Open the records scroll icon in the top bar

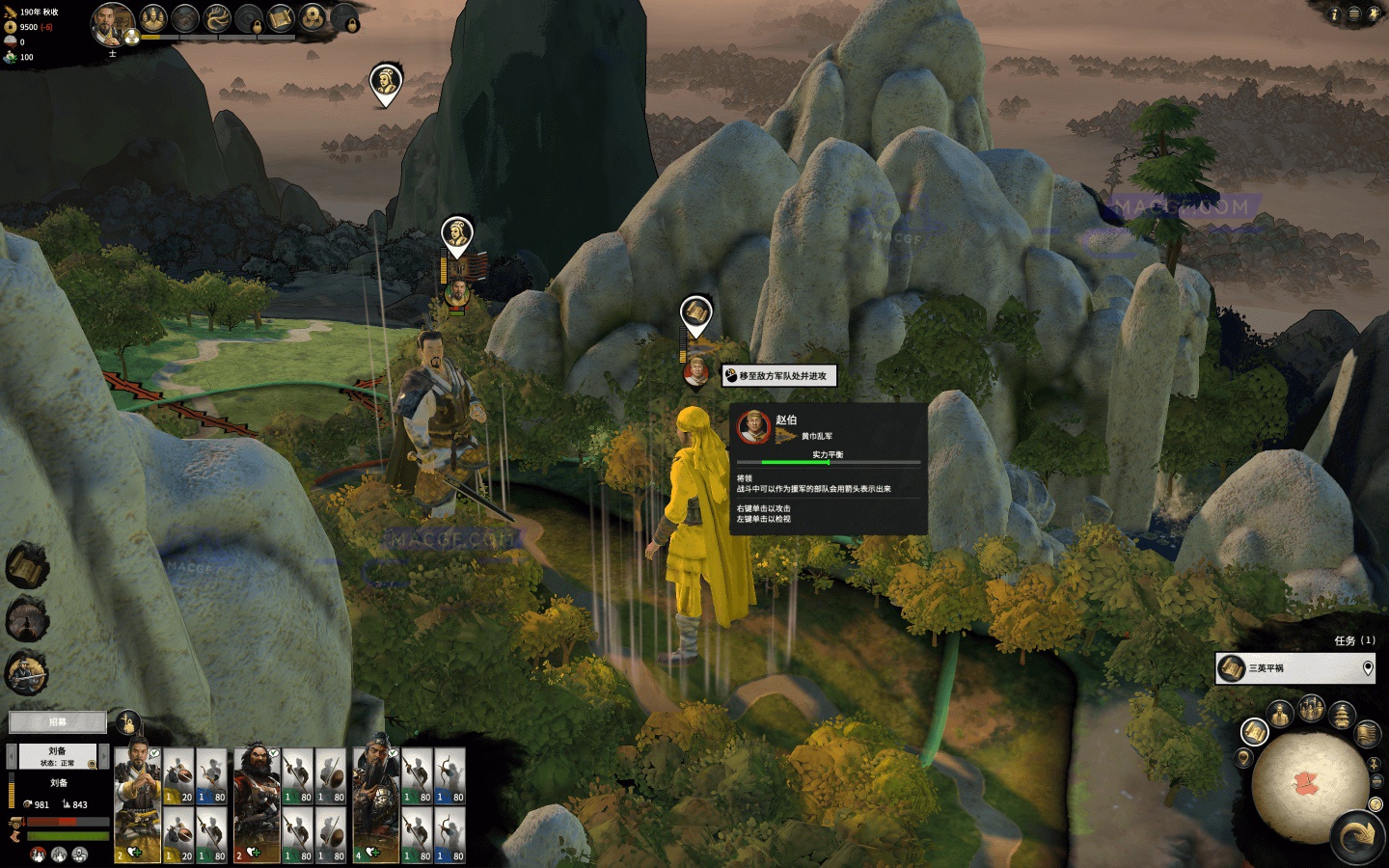tap(280, 17)
